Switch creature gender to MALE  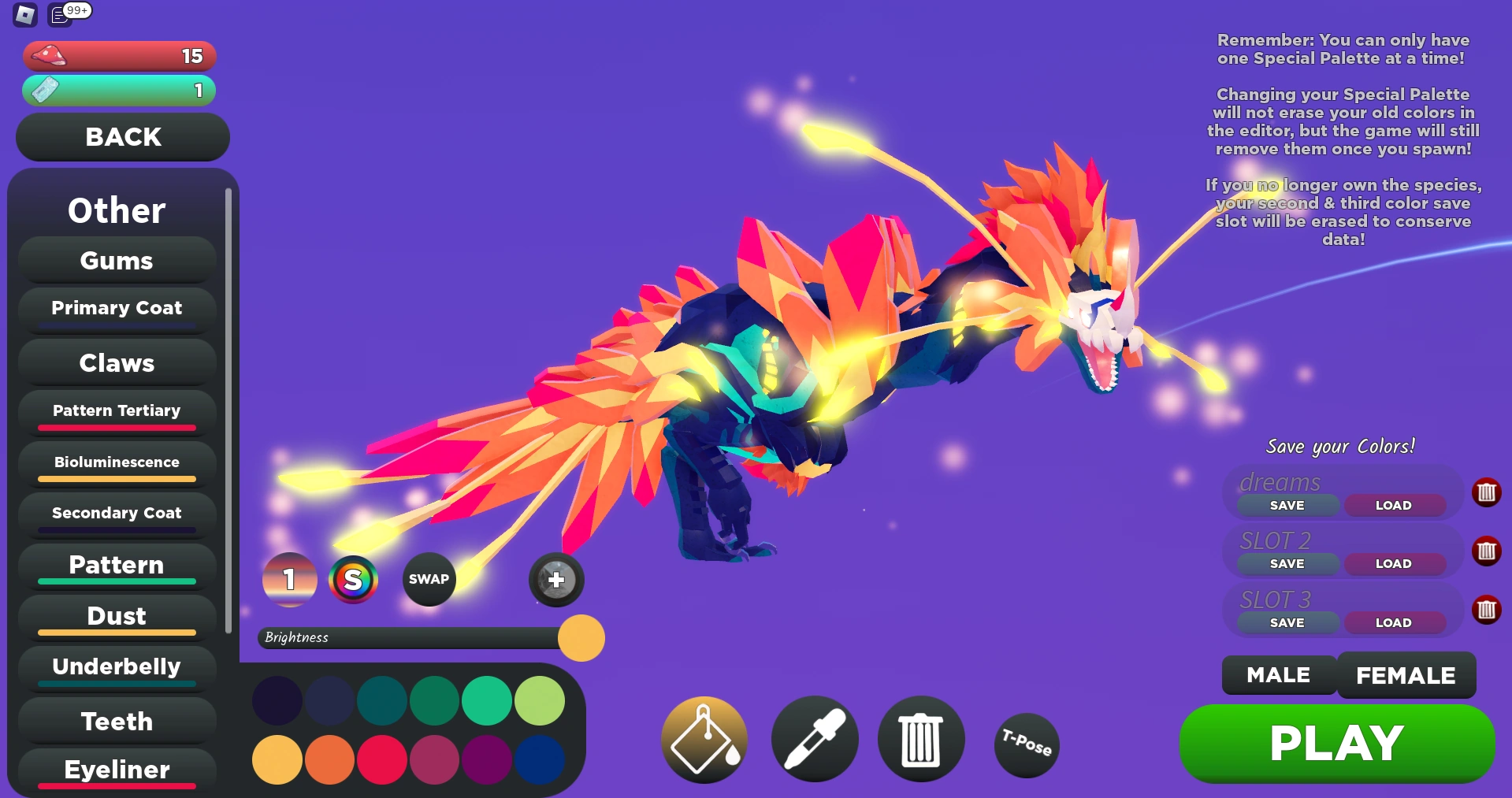[x=1277, y=675]
